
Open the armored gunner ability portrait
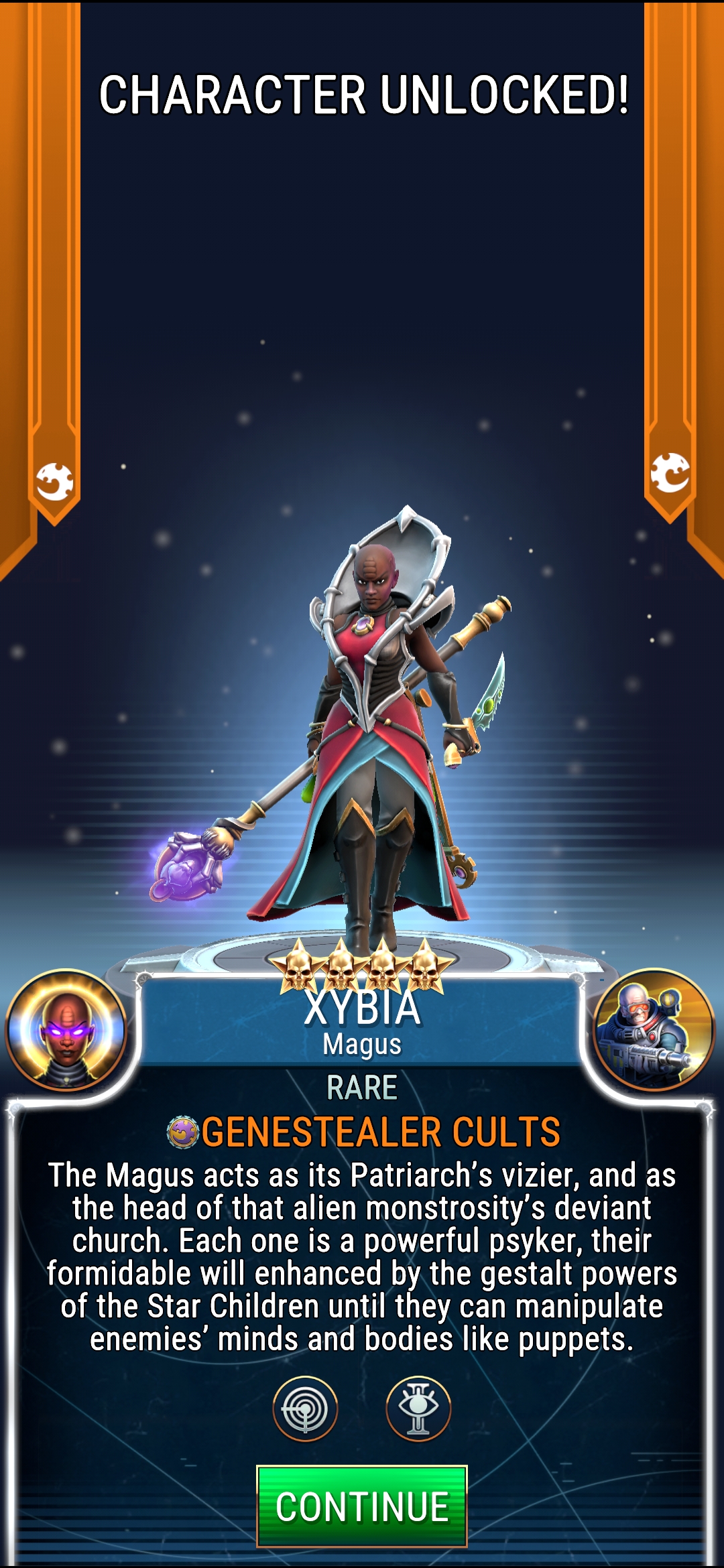(x=654, y=1030)
